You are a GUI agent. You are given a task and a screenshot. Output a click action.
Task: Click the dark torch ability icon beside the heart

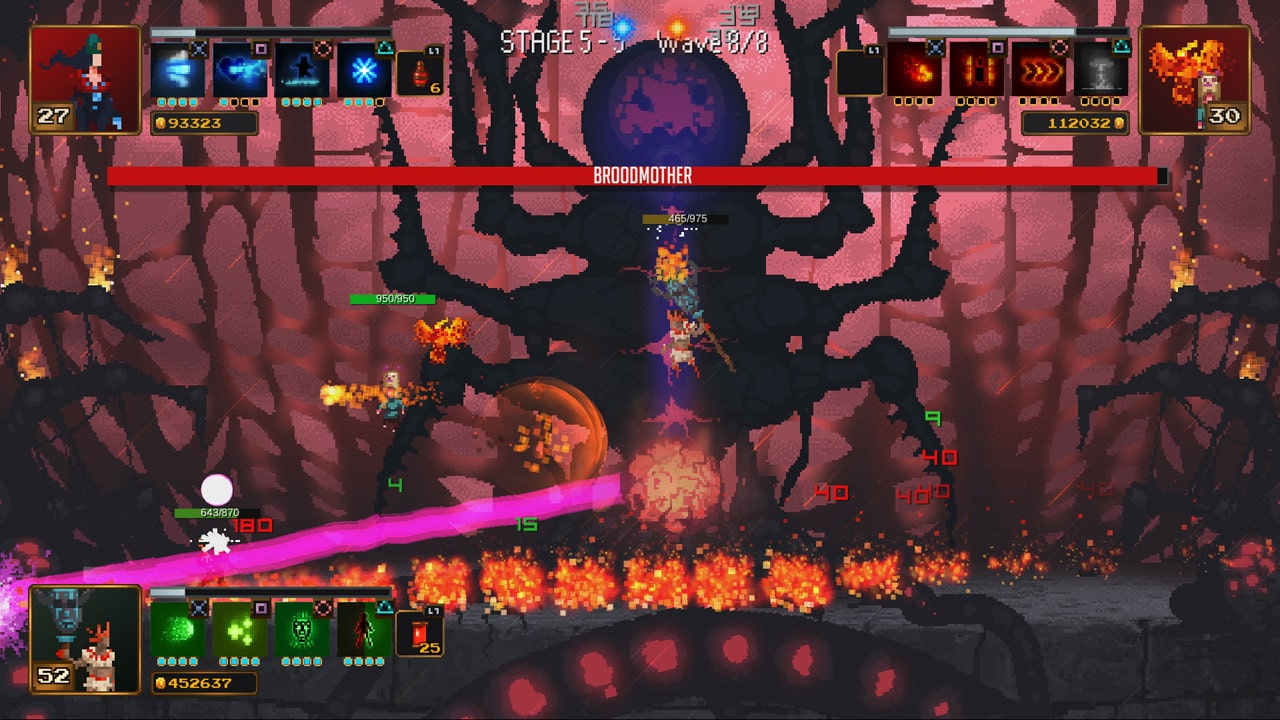300,72
